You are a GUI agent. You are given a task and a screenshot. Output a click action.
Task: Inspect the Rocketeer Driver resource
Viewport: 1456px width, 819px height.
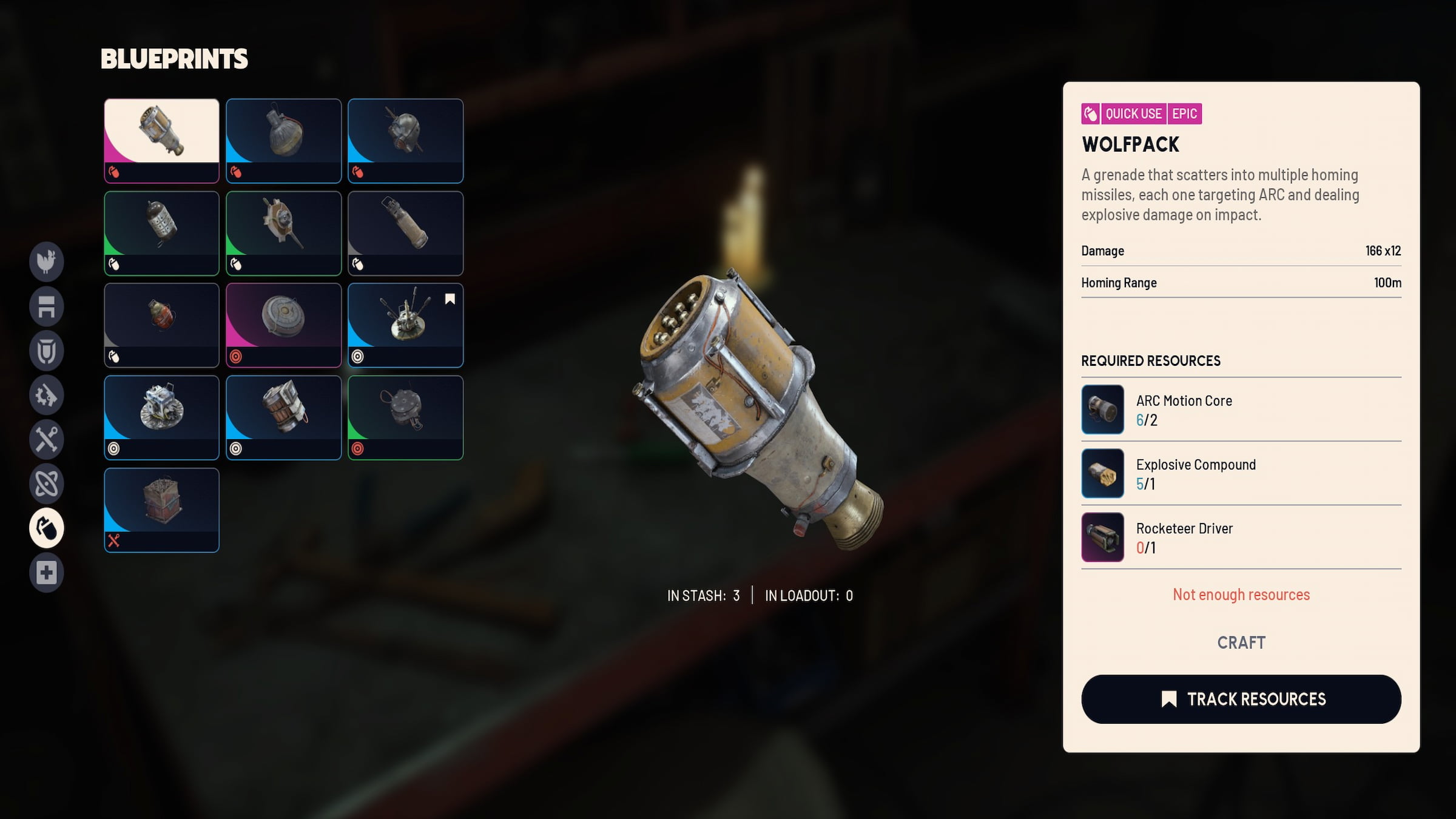click(1241, 537)
